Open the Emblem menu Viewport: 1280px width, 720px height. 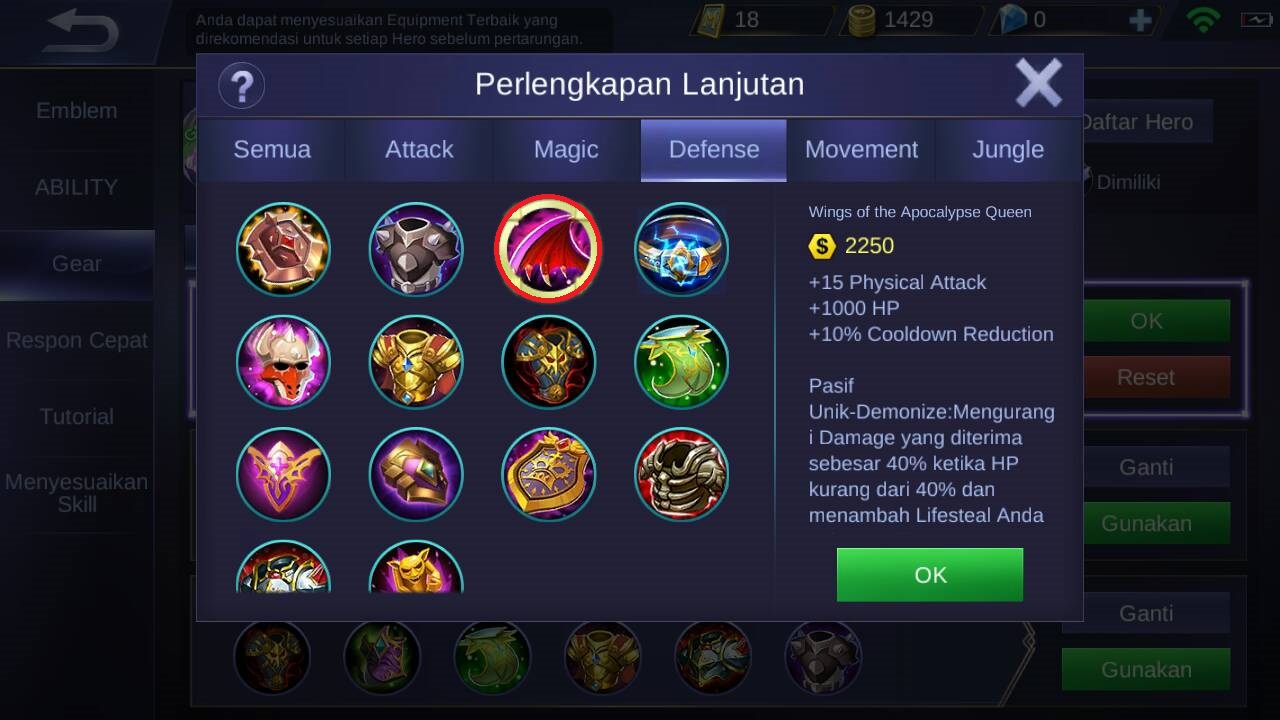click(77, 111)
